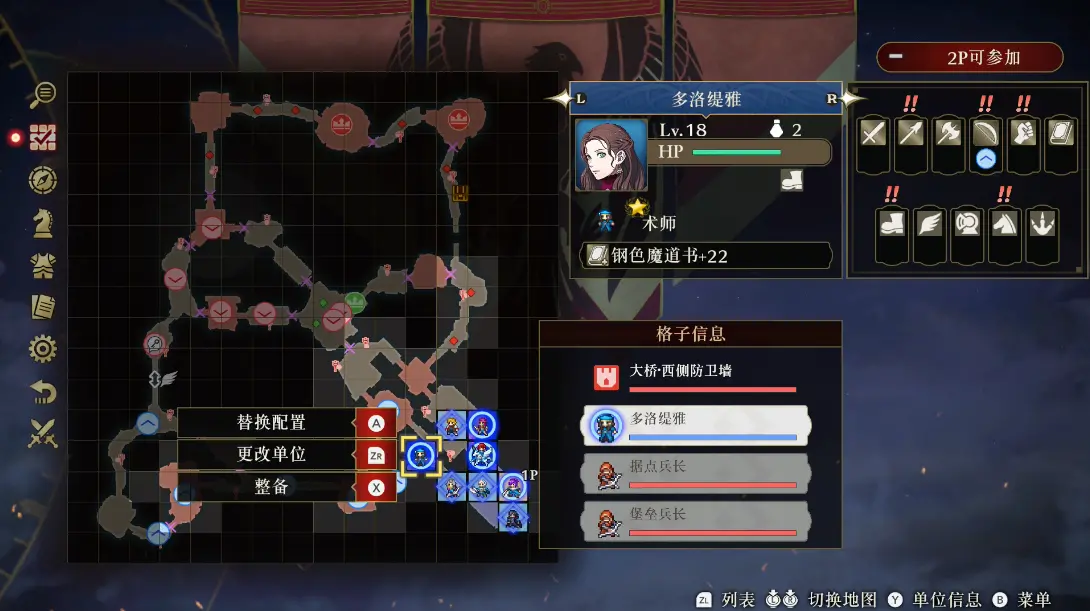The height and width of the screenshot is (611, 1090).
Task: Click the curved return arrow icon
Action: (43, 392)
